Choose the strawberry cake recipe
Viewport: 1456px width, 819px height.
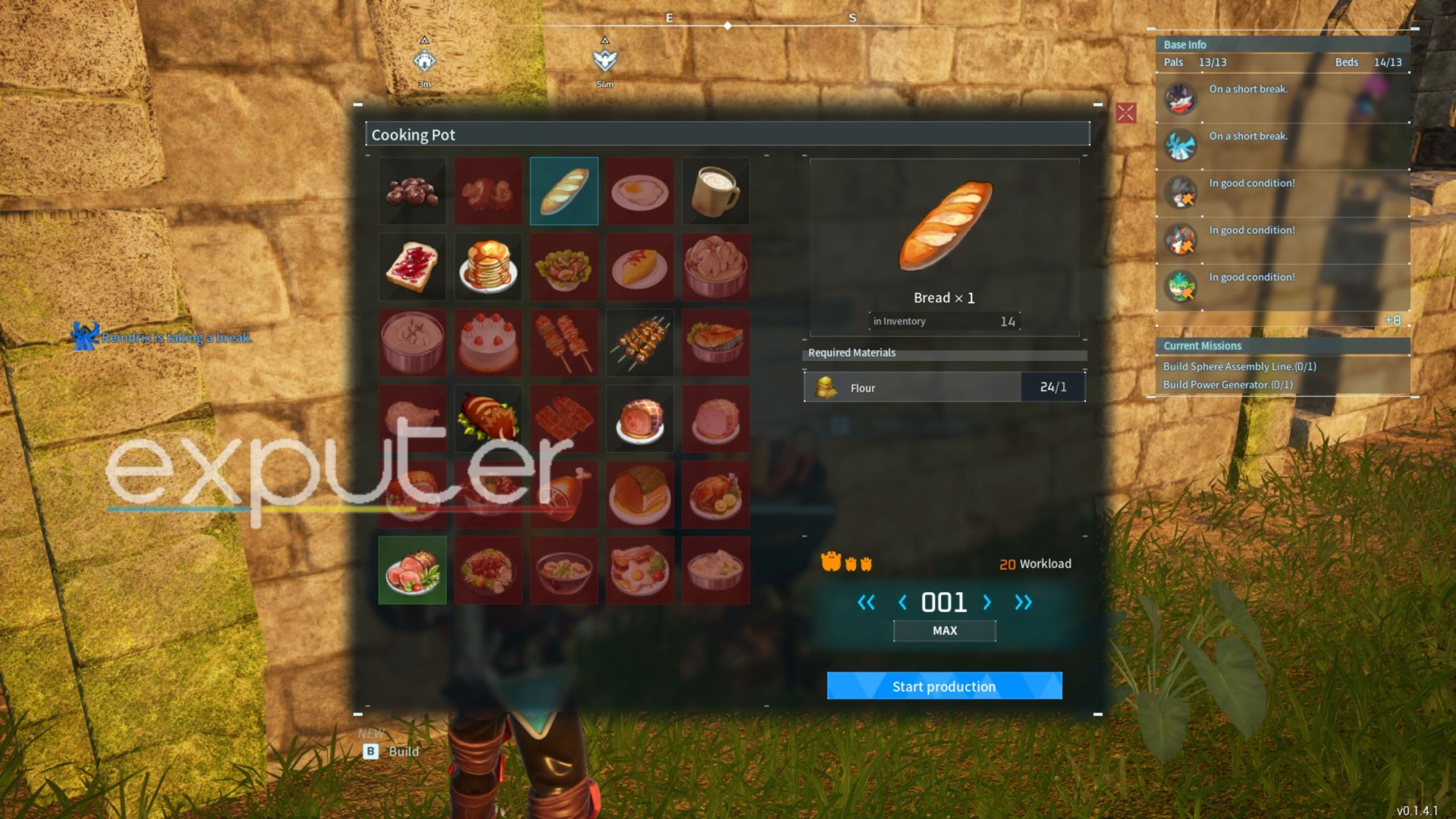[x=488, y=343]
